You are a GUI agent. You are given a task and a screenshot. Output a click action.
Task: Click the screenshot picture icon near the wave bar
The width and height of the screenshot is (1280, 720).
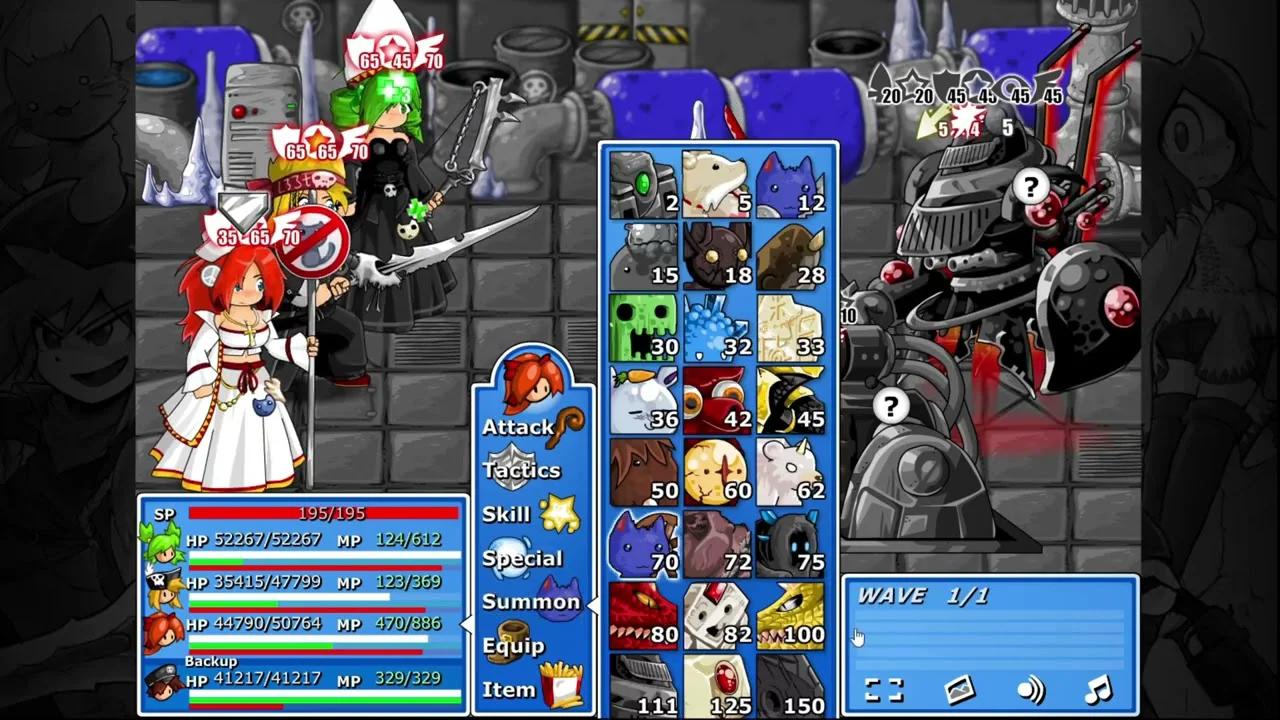pos(960,689)
